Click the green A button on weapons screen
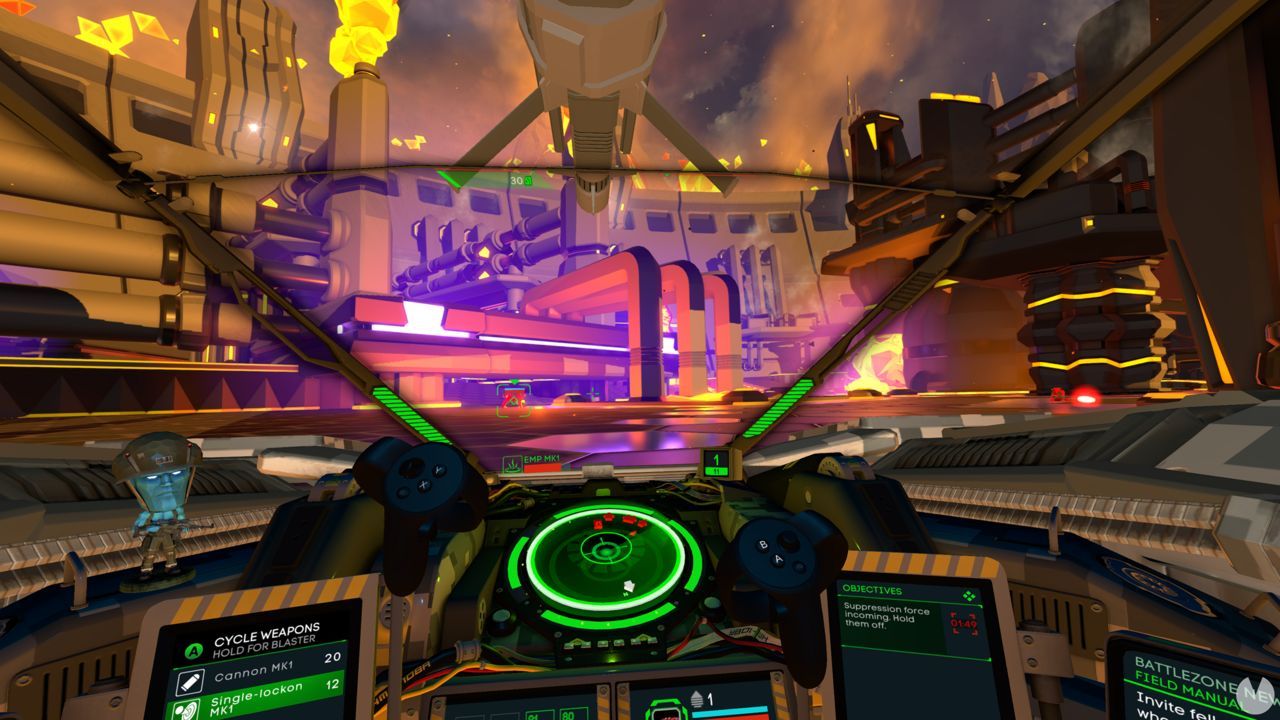The width and height of the screenshot is (1280, 720). [192, 651]
